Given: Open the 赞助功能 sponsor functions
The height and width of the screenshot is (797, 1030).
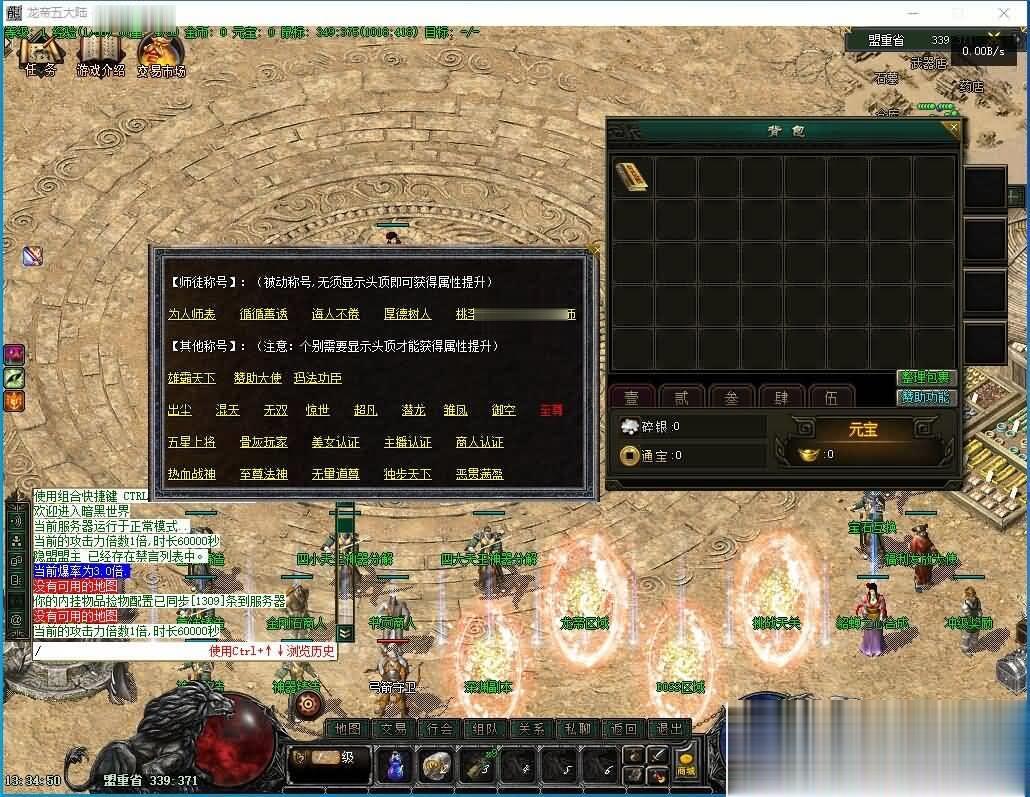Looking at the screenshot, I should 926,397.
